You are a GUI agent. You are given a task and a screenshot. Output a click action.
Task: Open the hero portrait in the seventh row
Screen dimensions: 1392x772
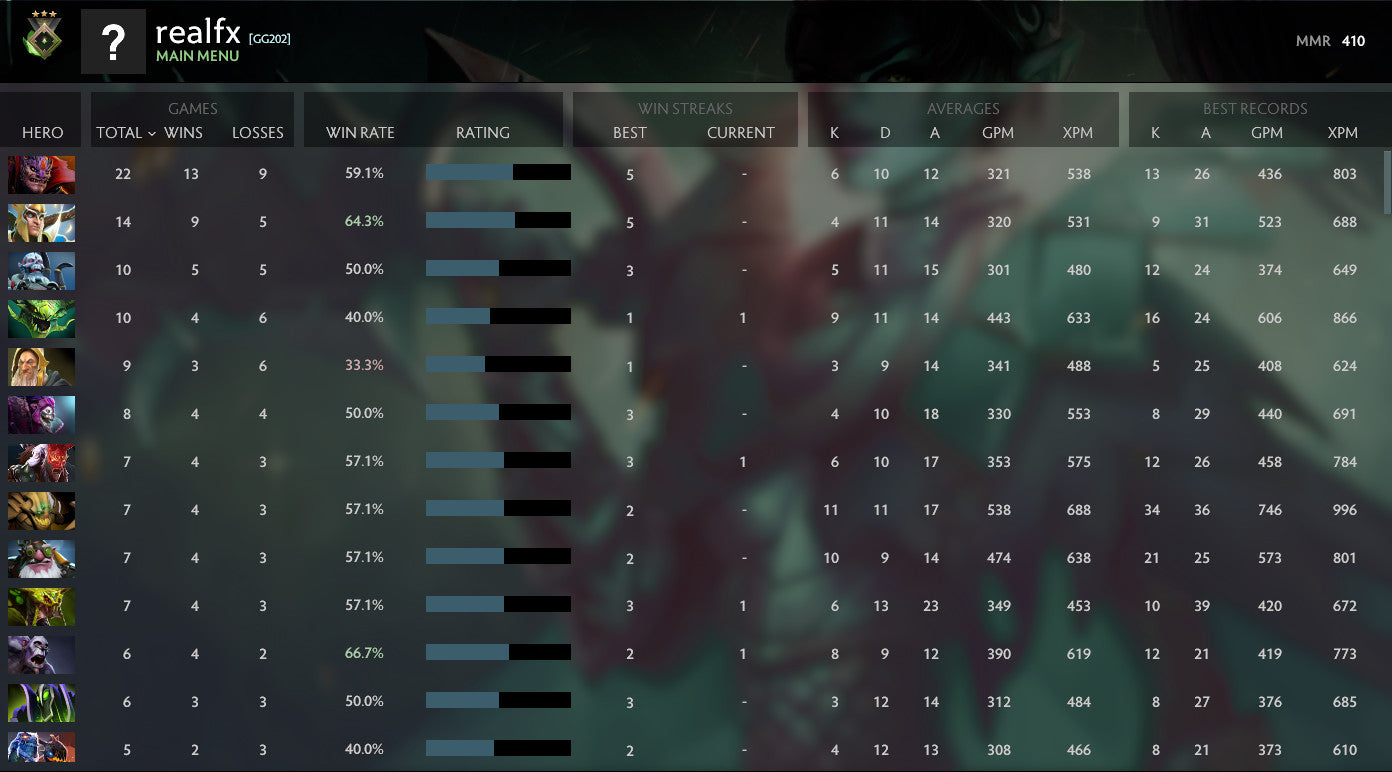(41, 461)
